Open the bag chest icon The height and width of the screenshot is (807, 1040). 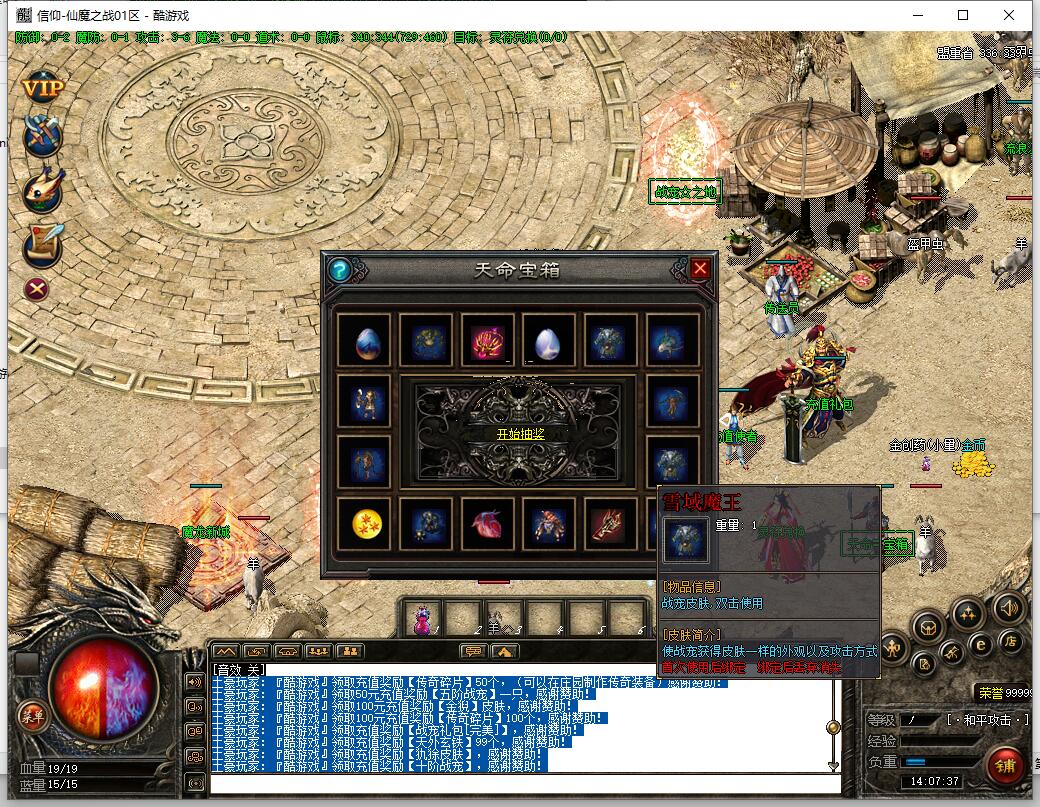(929, 628)
